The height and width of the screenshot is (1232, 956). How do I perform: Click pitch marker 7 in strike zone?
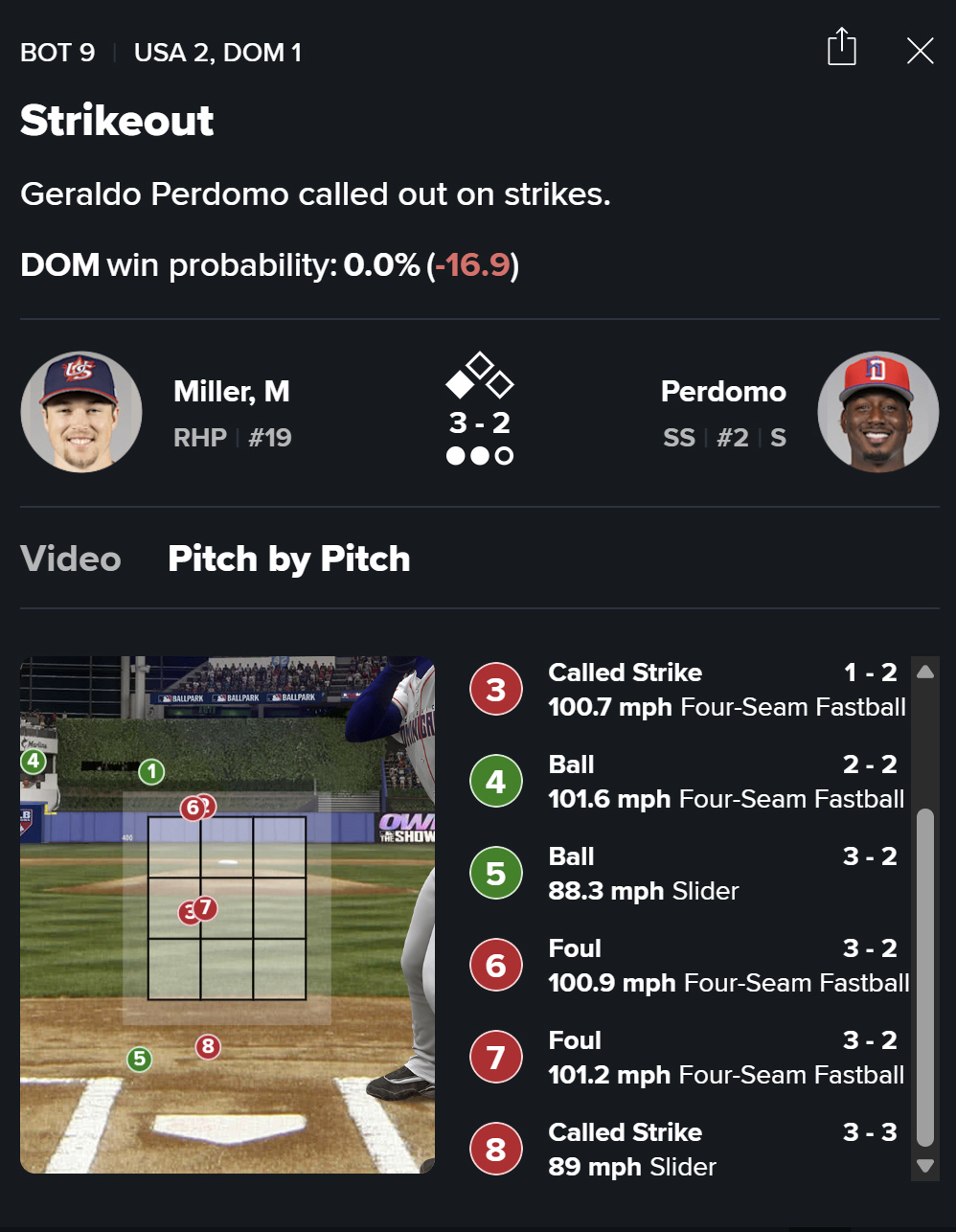click(206, 907)
